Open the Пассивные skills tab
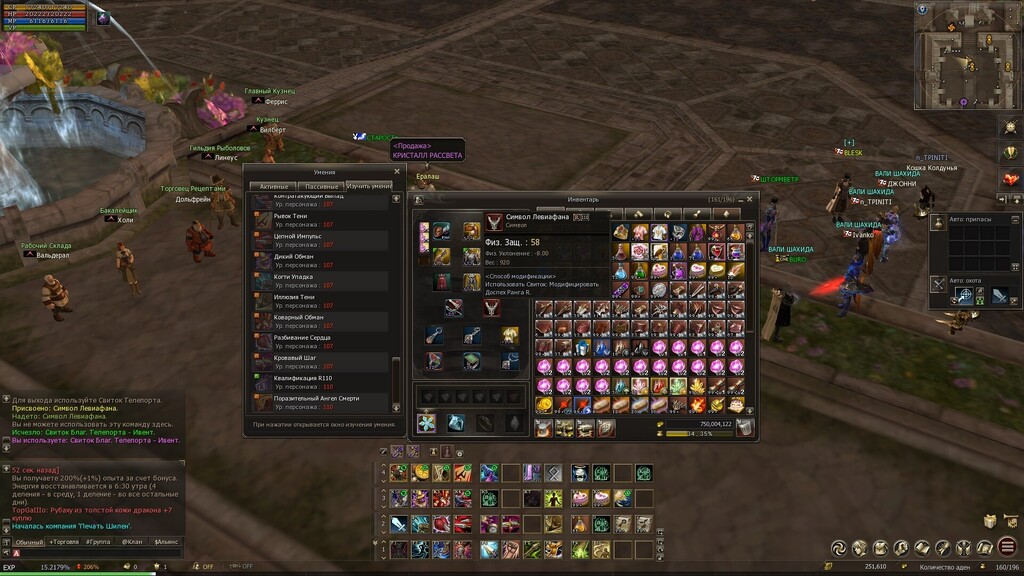The width and height of the screenshot is (1024, 576). tap(322, 186)
